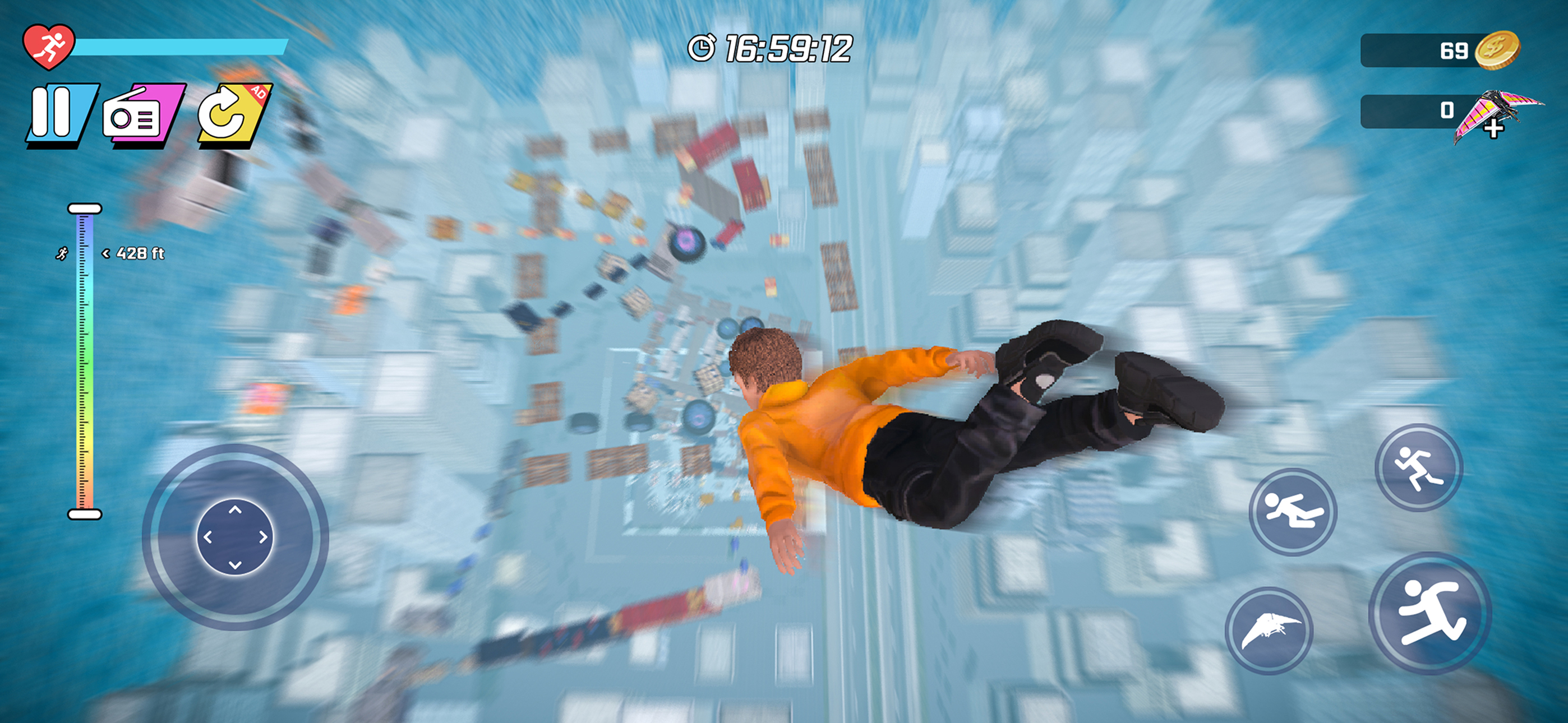This screenshot has height=723, width=1568.
Task: Tap the center of the movement joystick
Action: click(237, 537)
